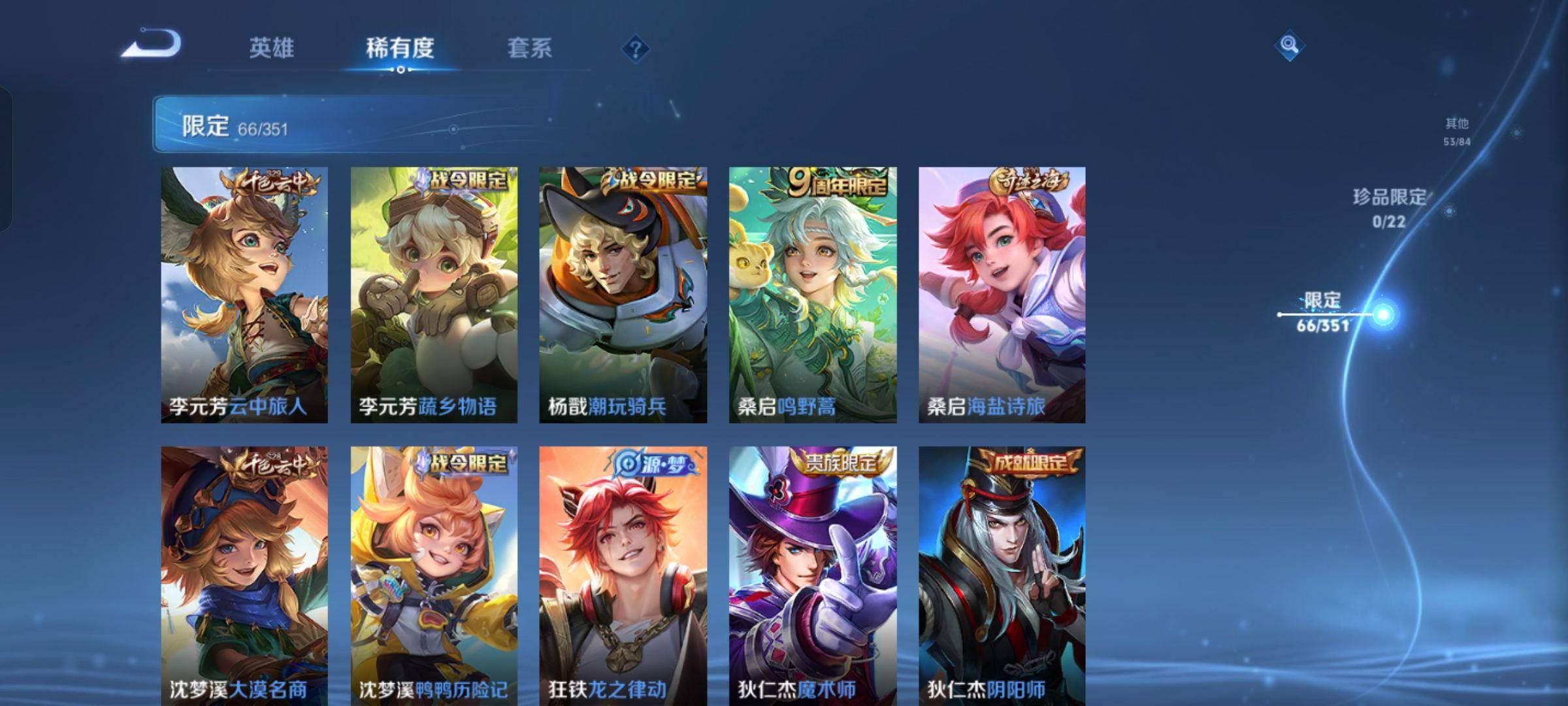Switch to the 英雄 tab
Viewport: 1568px width, 706px height.
tap(271, 48)
